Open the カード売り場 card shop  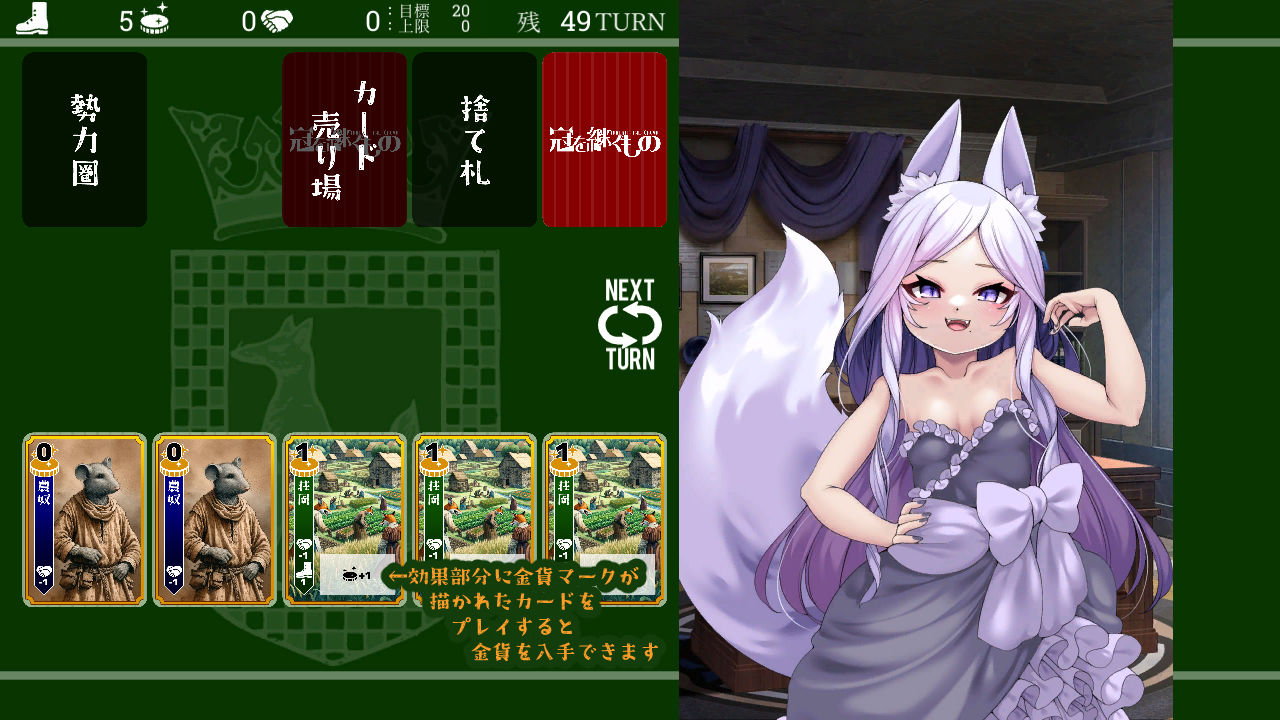point(344,140)
